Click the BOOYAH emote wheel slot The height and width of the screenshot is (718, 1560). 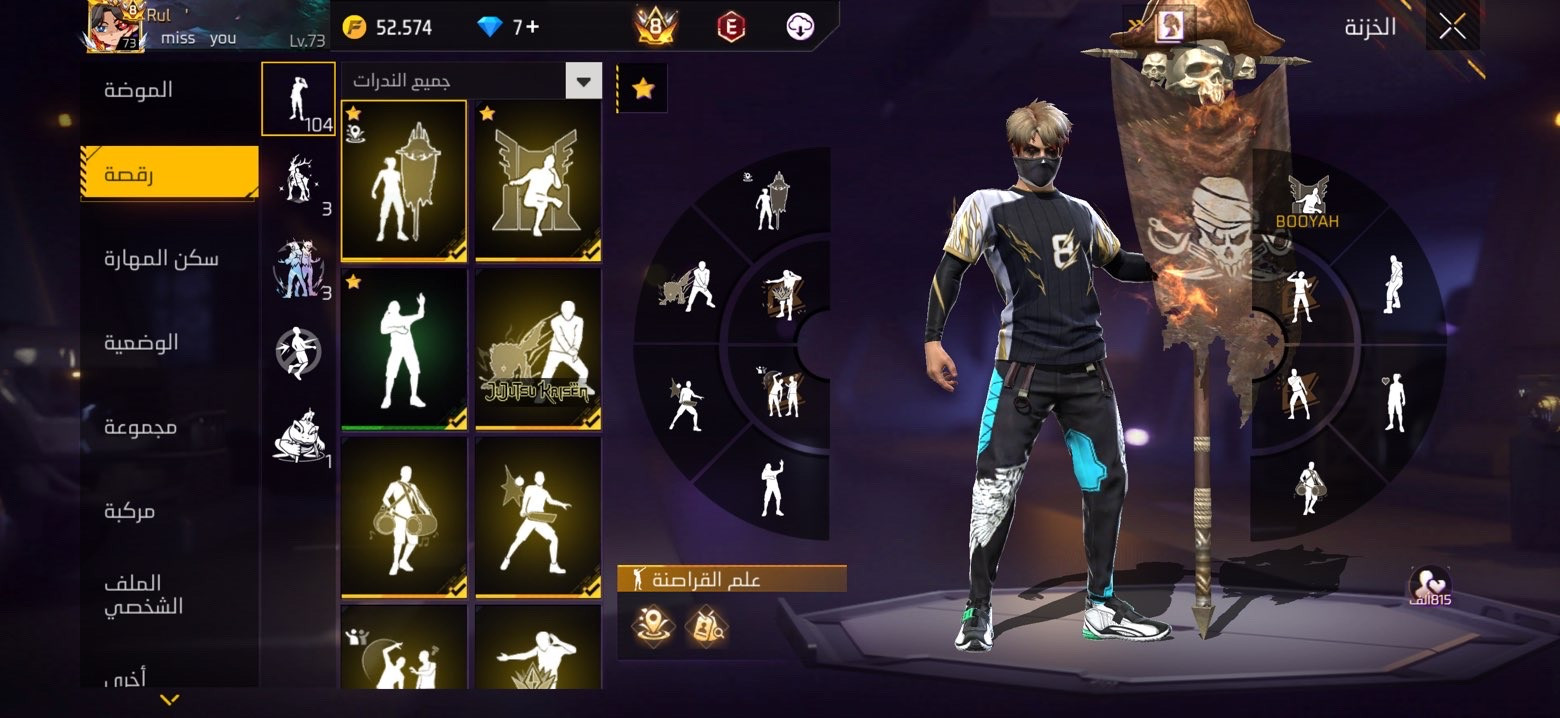point(1307,203)
